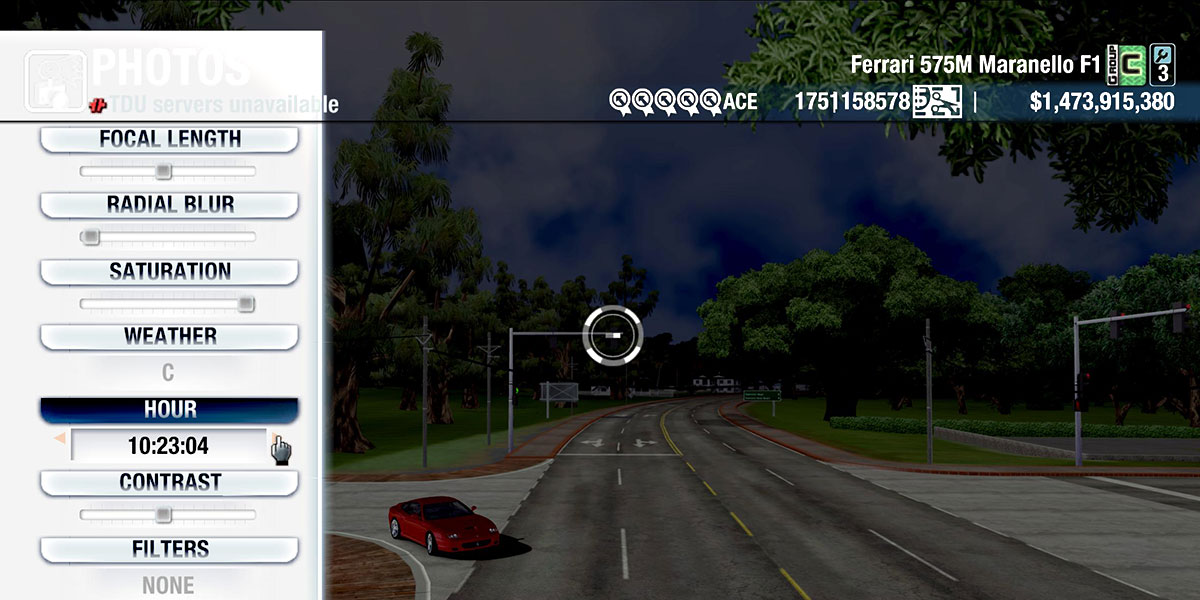Click the 10:23:04 time value field
The width and height of the screenshot is (1200, 600).
pyautogui.click(x=168, y=445)
